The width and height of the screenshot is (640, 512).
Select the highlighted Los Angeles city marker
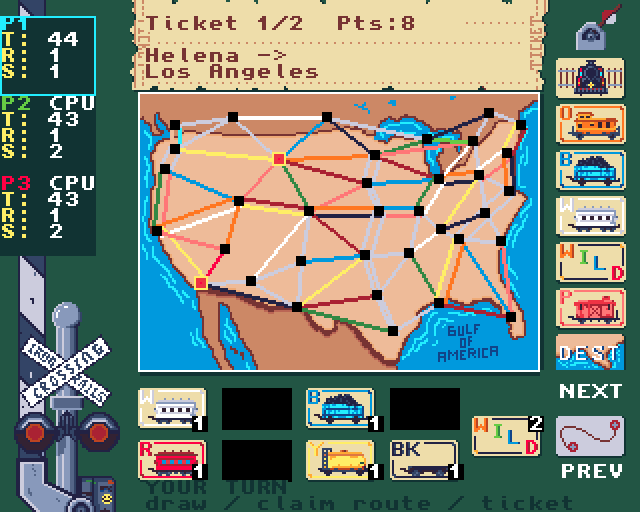(201, 283)
